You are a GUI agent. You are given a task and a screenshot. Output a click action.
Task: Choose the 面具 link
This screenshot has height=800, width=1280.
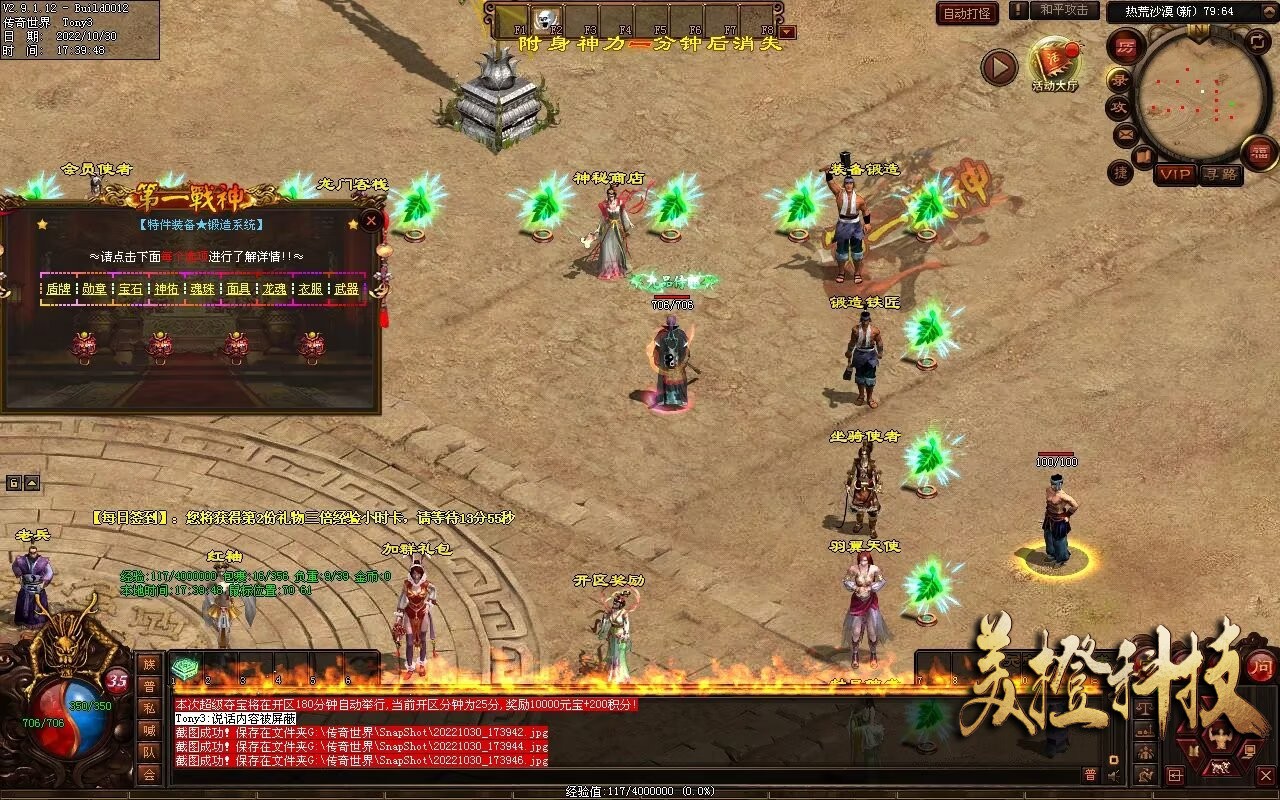click(238, 289)
